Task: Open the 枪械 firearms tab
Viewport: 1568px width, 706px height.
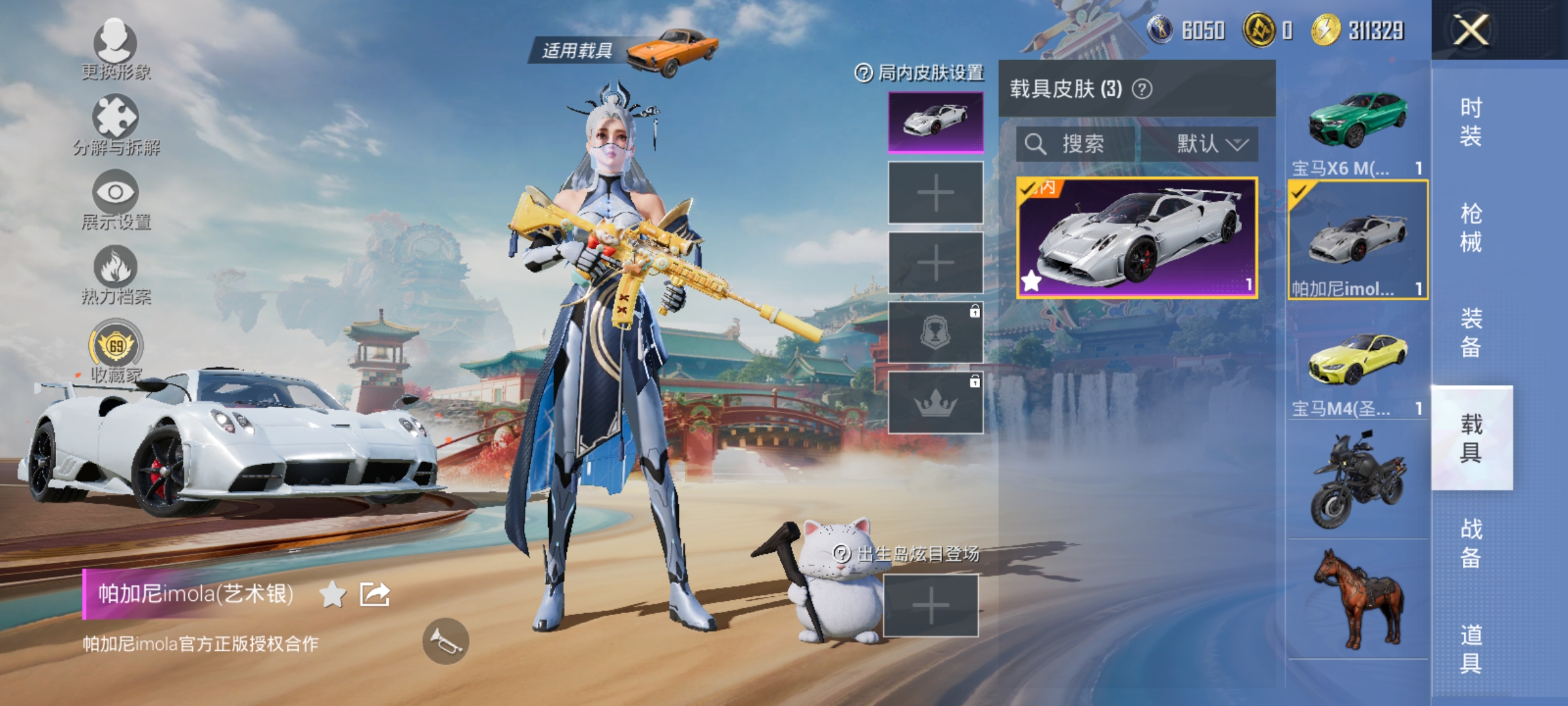Action: pos(1471,227)
